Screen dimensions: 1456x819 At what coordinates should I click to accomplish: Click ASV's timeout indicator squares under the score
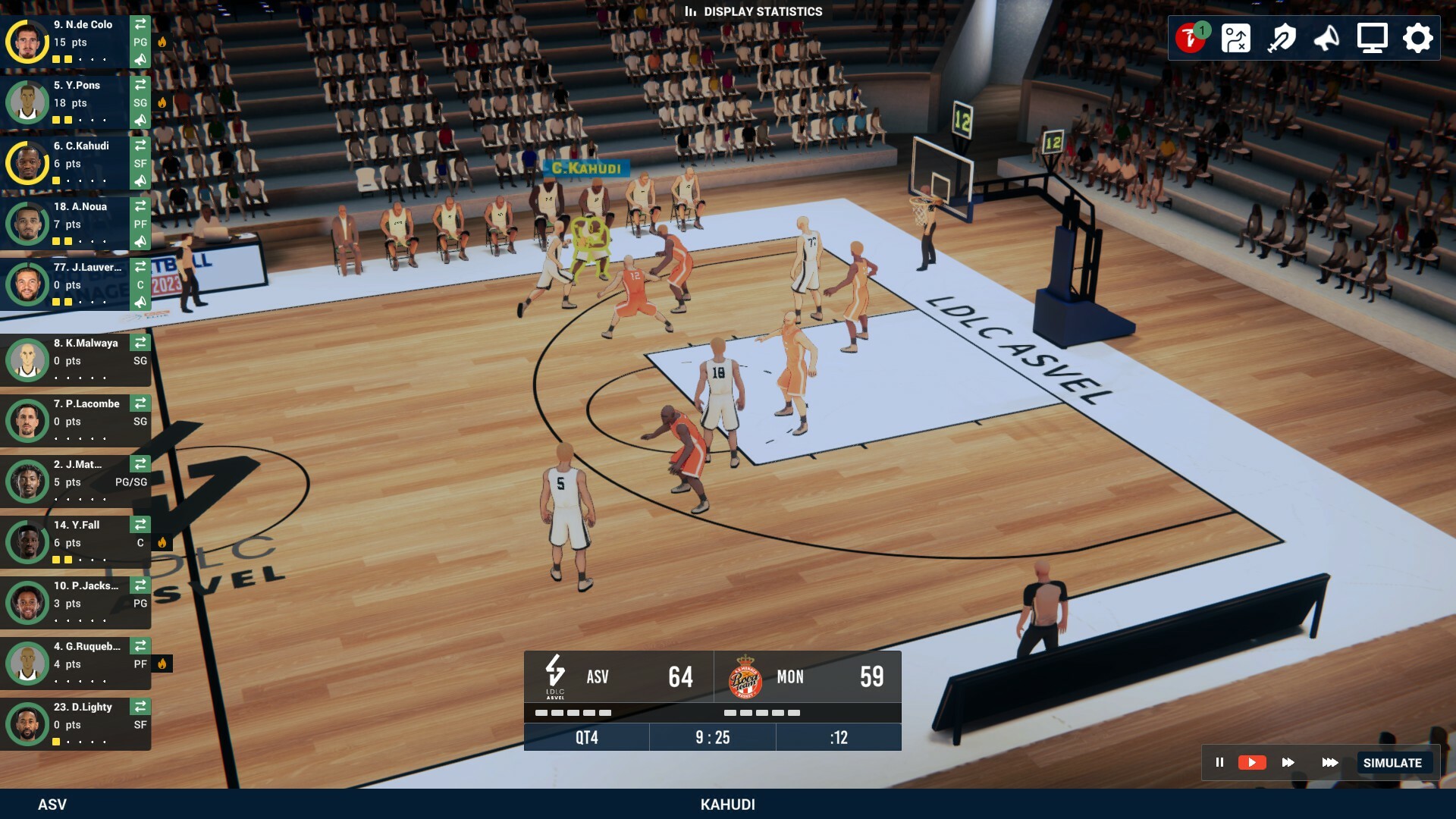point(573,713)
